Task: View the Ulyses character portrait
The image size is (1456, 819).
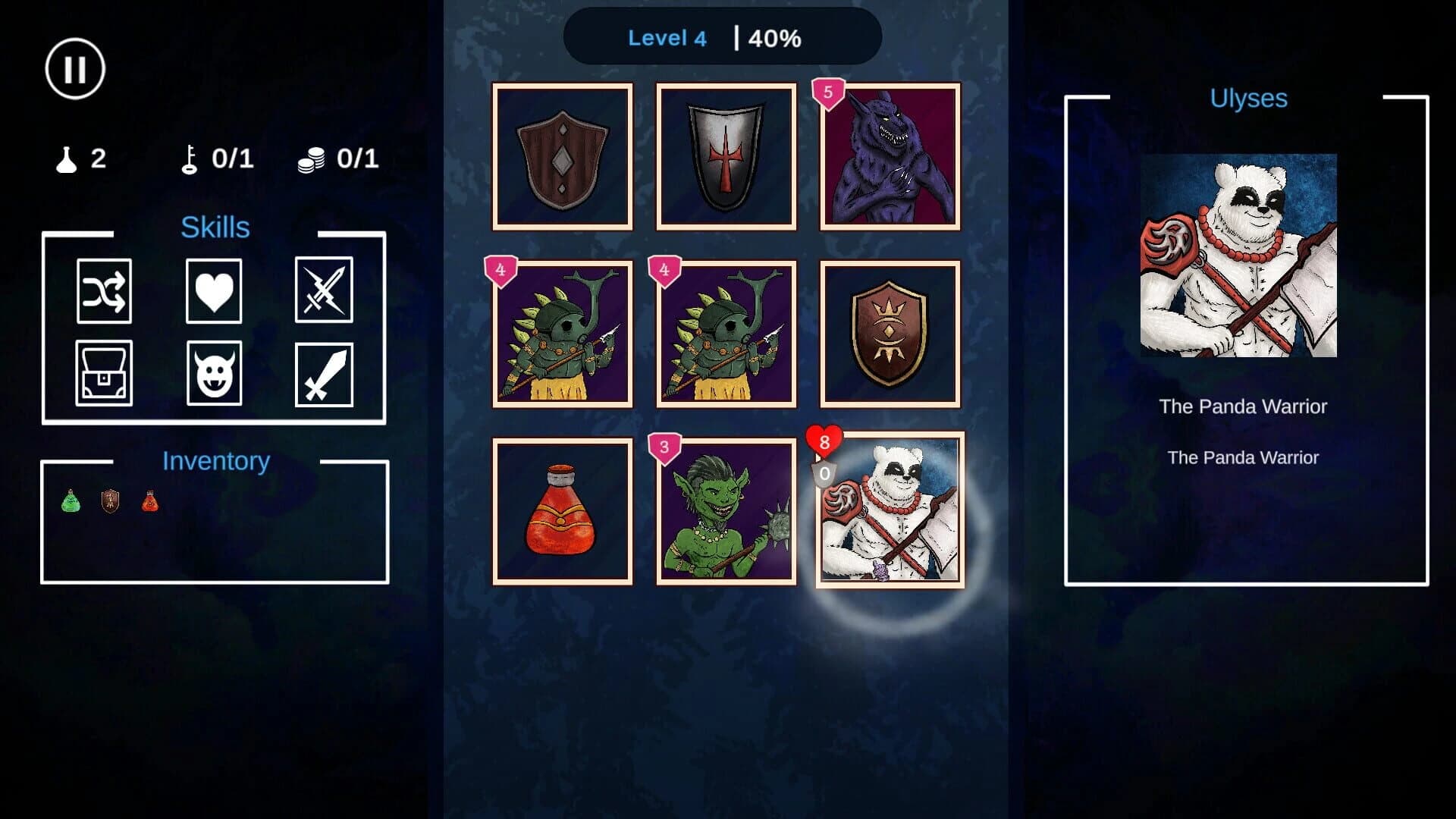Action: [x=1241, y=254]
